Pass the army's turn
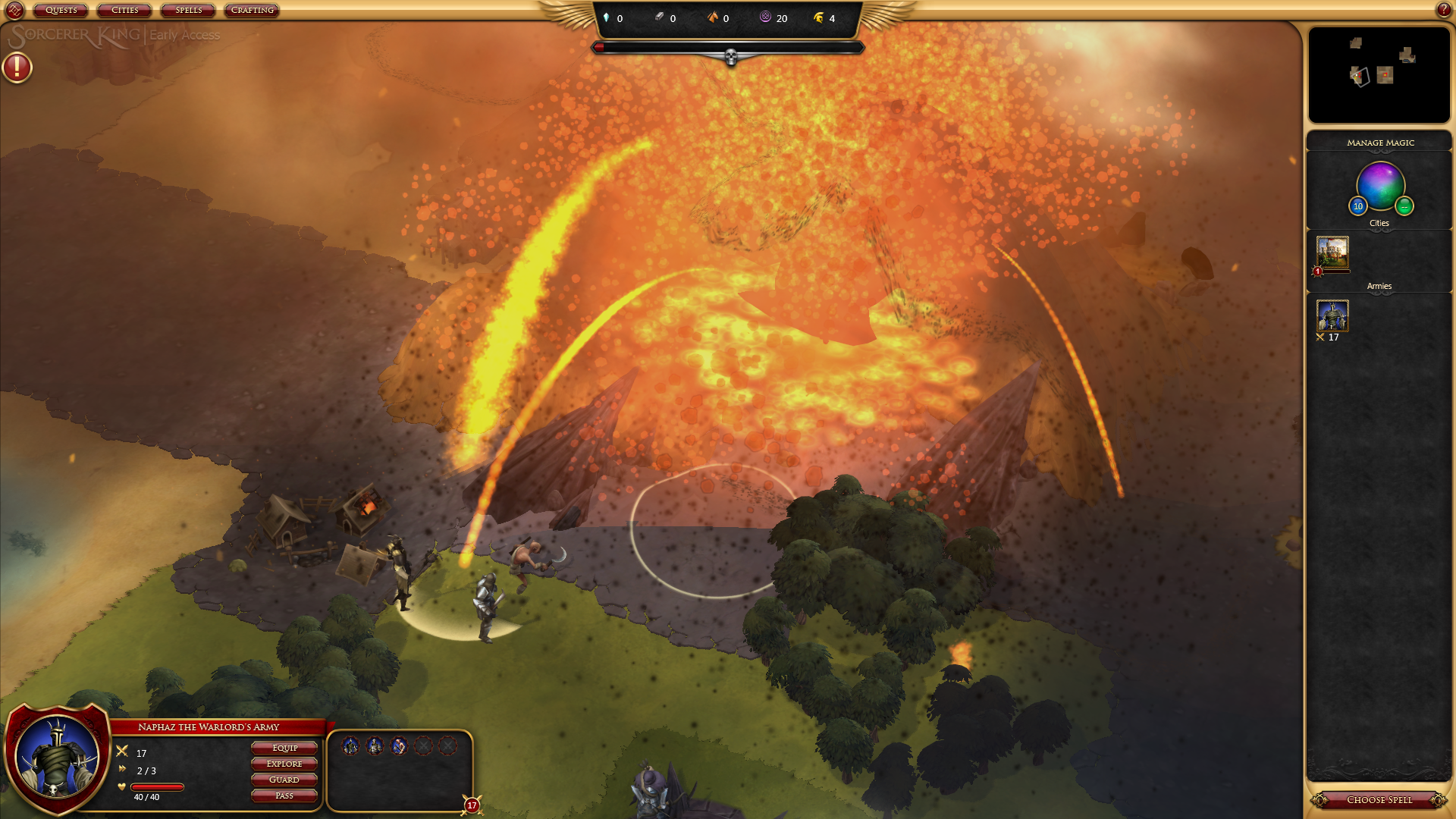 tap(284, 795)
